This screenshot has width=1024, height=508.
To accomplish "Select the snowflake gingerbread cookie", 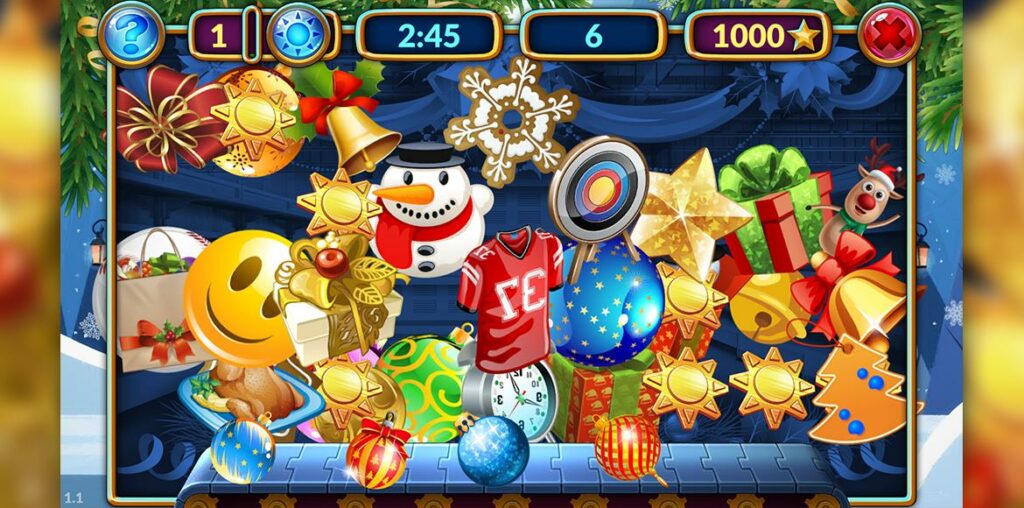I will tap(512, 118).
